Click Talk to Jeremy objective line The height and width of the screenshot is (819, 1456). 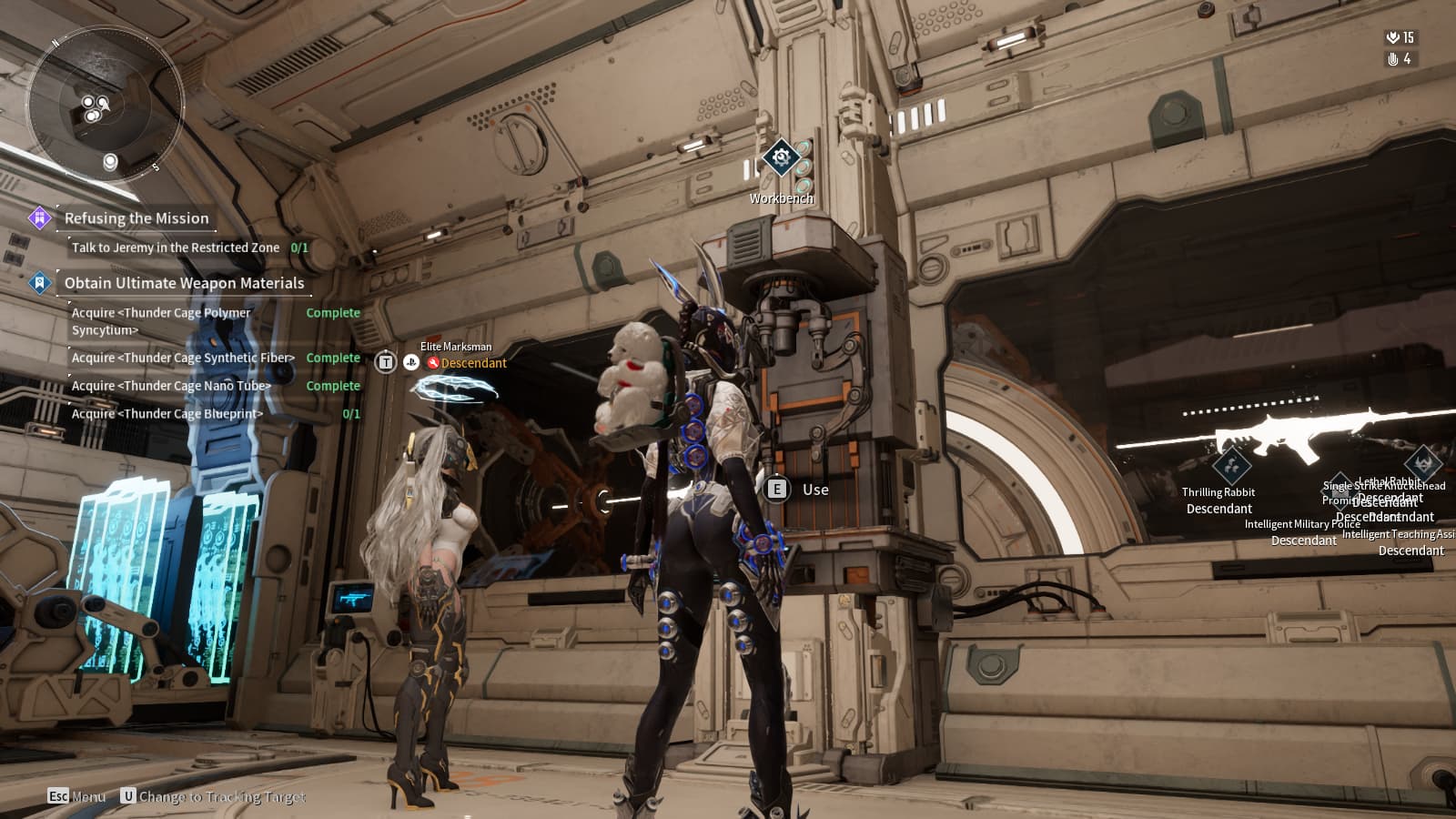tap(176, 248)
